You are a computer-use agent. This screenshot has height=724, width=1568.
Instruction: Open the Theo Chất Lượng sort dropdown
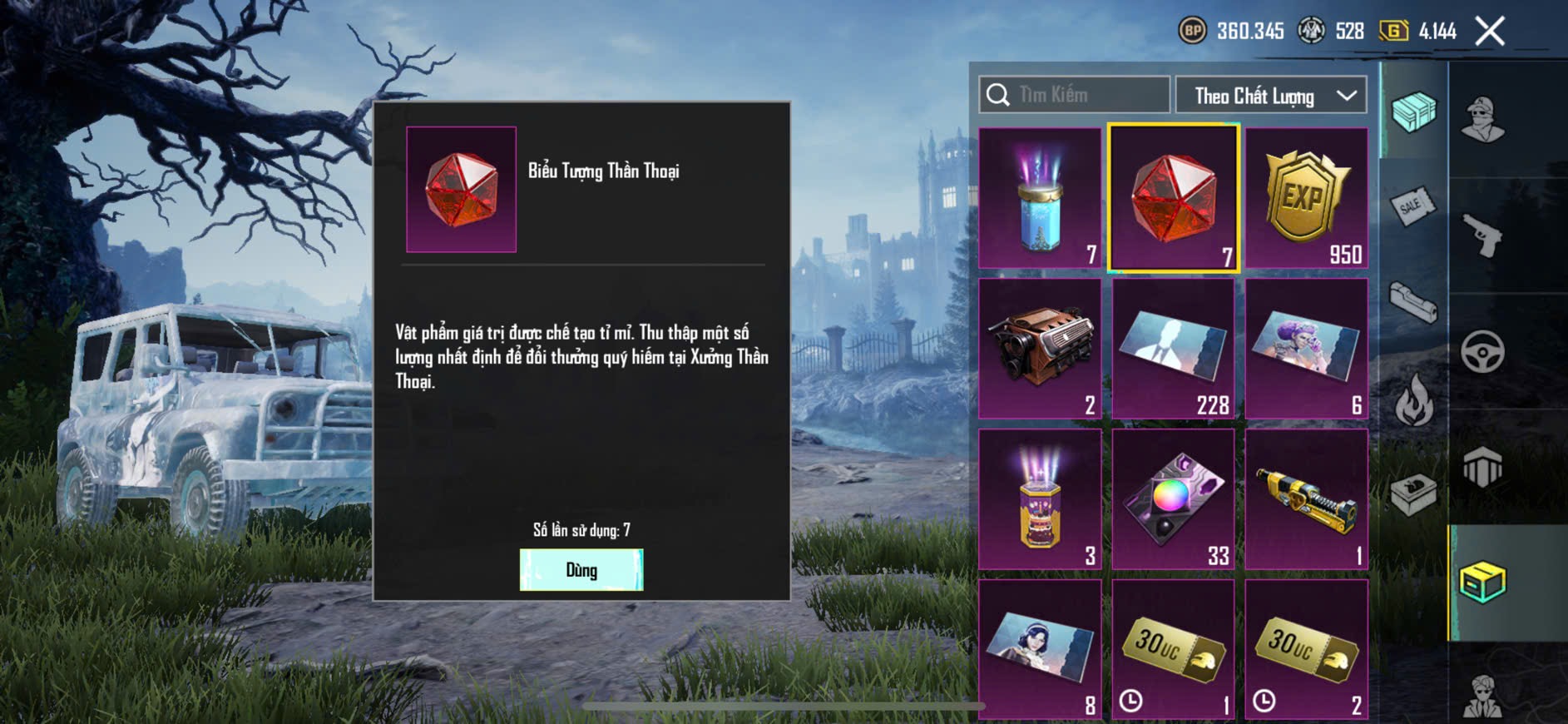(1270, 96)
